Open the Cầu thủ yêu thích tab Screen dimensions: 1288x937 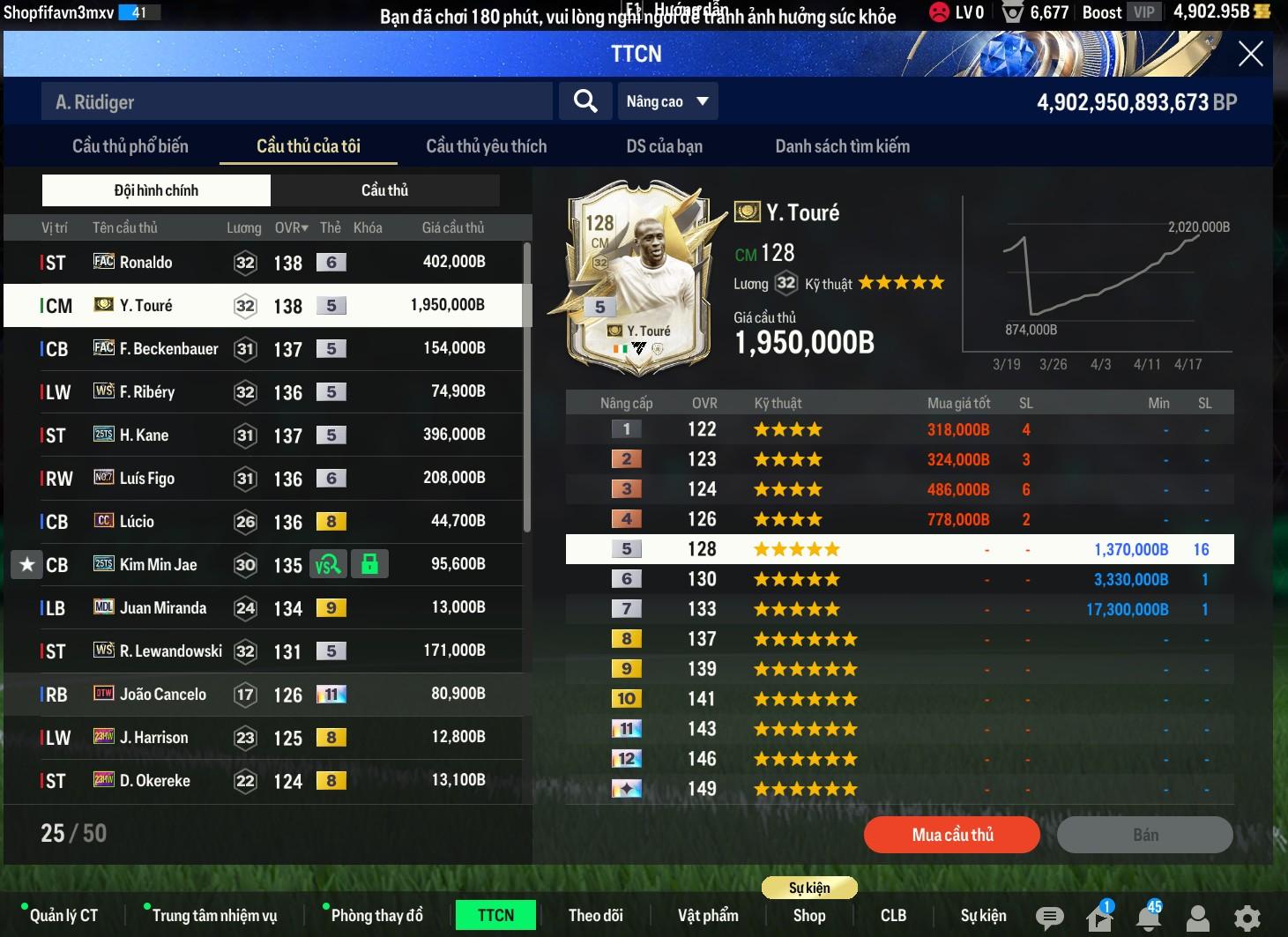coord(486,146)
